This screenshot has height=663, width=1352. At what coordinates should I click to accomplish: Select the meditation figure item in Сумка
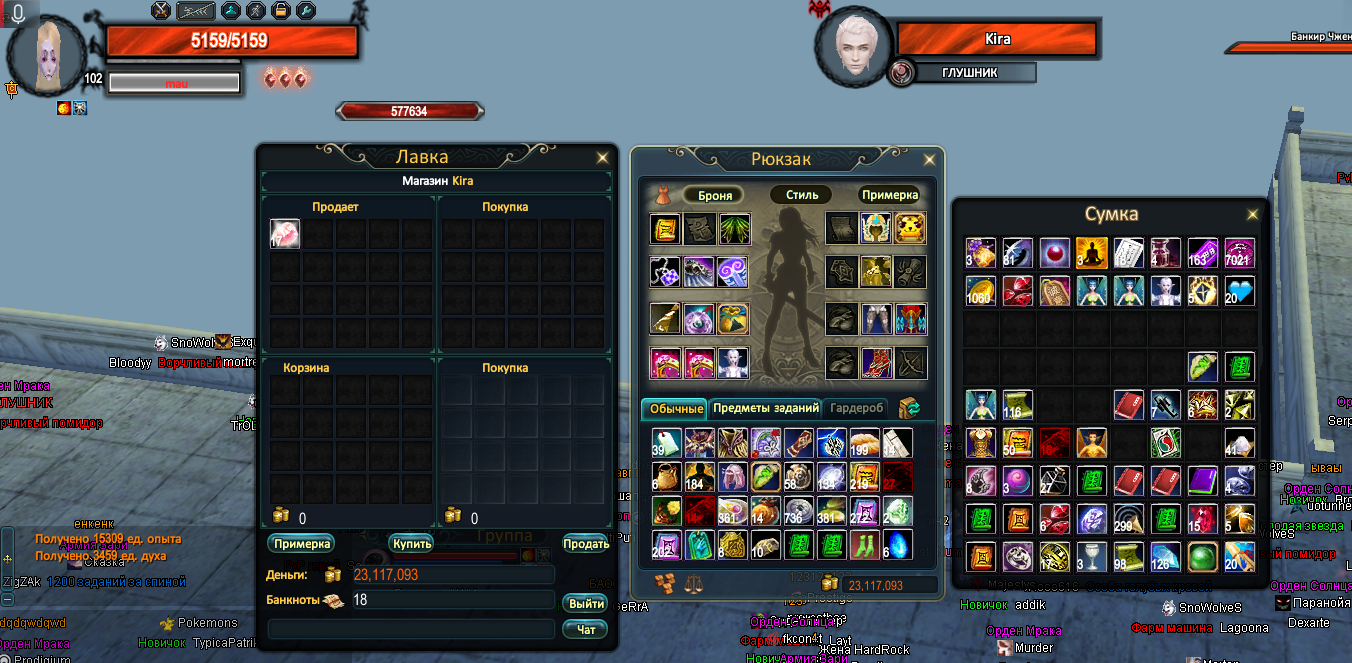point(1091,253)
